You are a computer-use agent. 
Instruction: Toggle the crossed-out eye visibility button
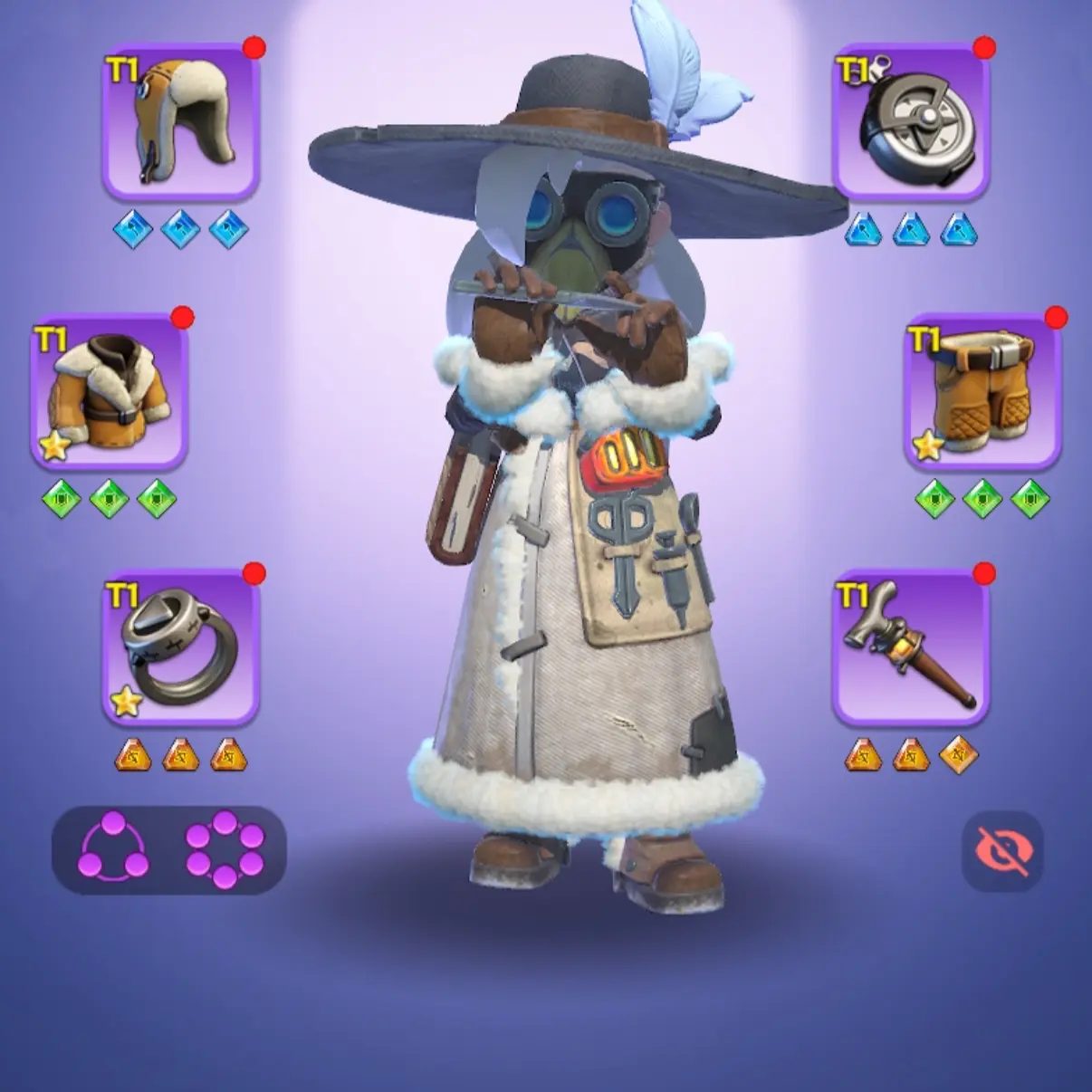[x=1002, y=851]
